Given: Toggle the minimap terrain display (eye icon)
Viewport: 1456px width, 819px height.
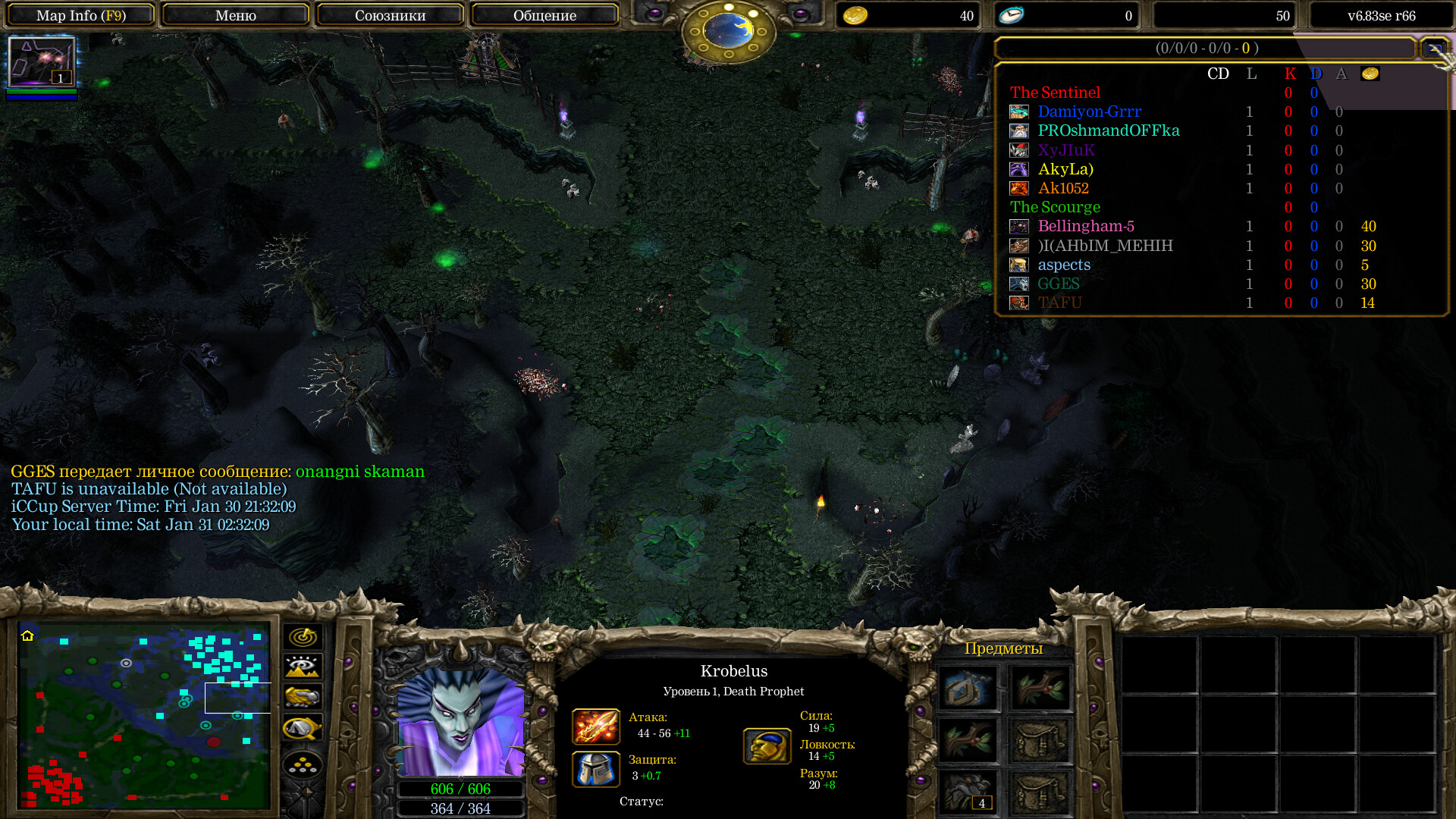Looking at the screenshot, I should [x=303, y=667].
